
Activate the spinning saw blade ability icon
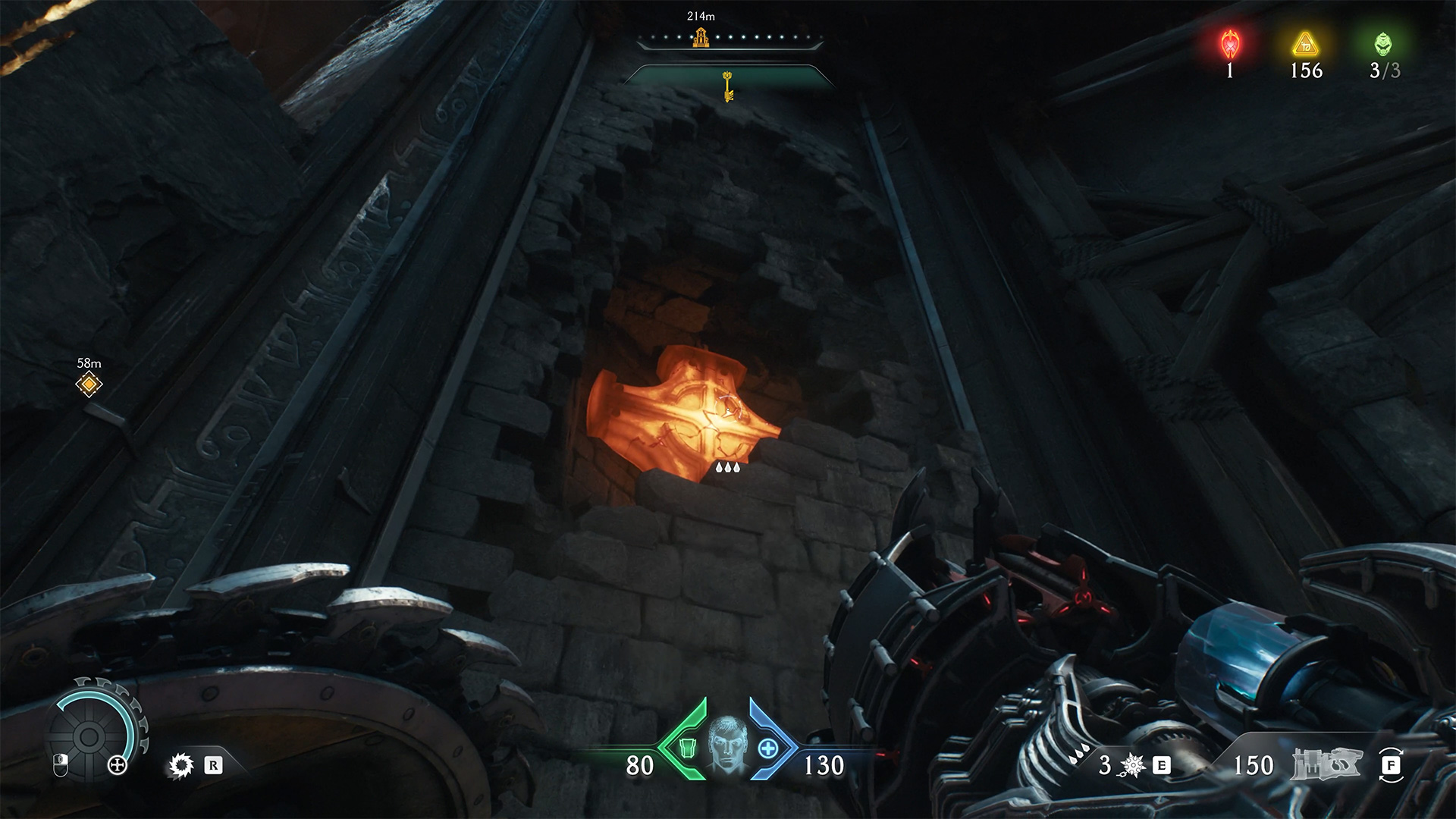181,766
